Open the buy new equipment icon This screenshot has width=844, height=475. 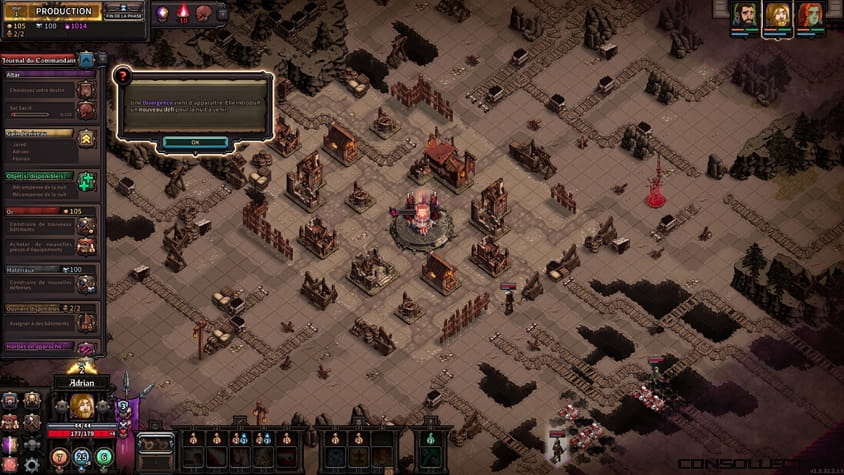pyautogui.click(x=87, y=245)
